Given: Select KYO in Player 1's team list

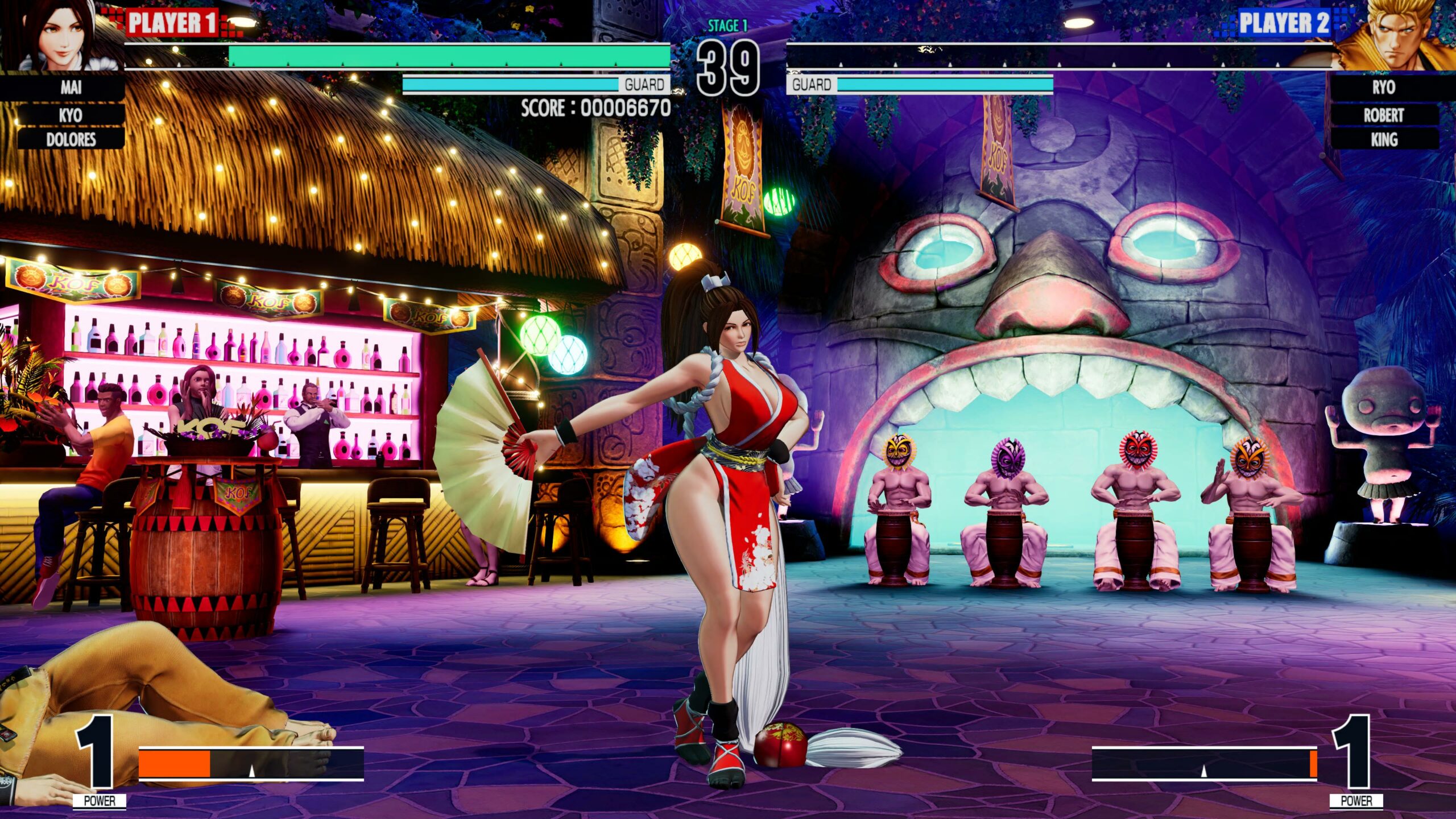Looking at the screenshot, I should pos(71,115).
